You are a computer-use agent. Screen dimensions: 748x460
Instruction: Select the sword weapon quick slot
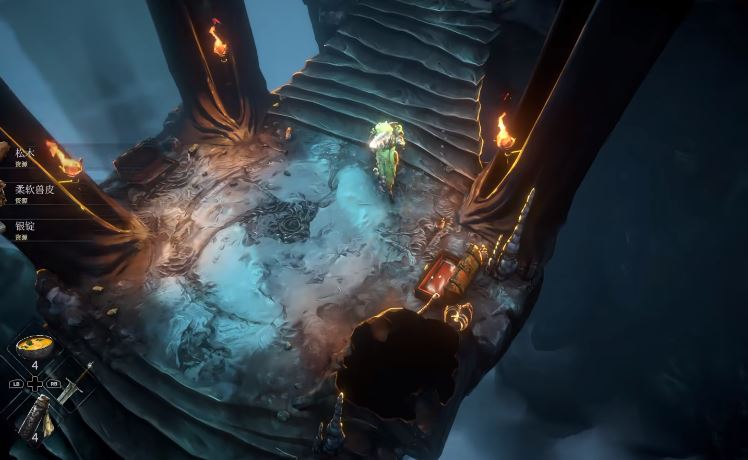coord(73,384)
